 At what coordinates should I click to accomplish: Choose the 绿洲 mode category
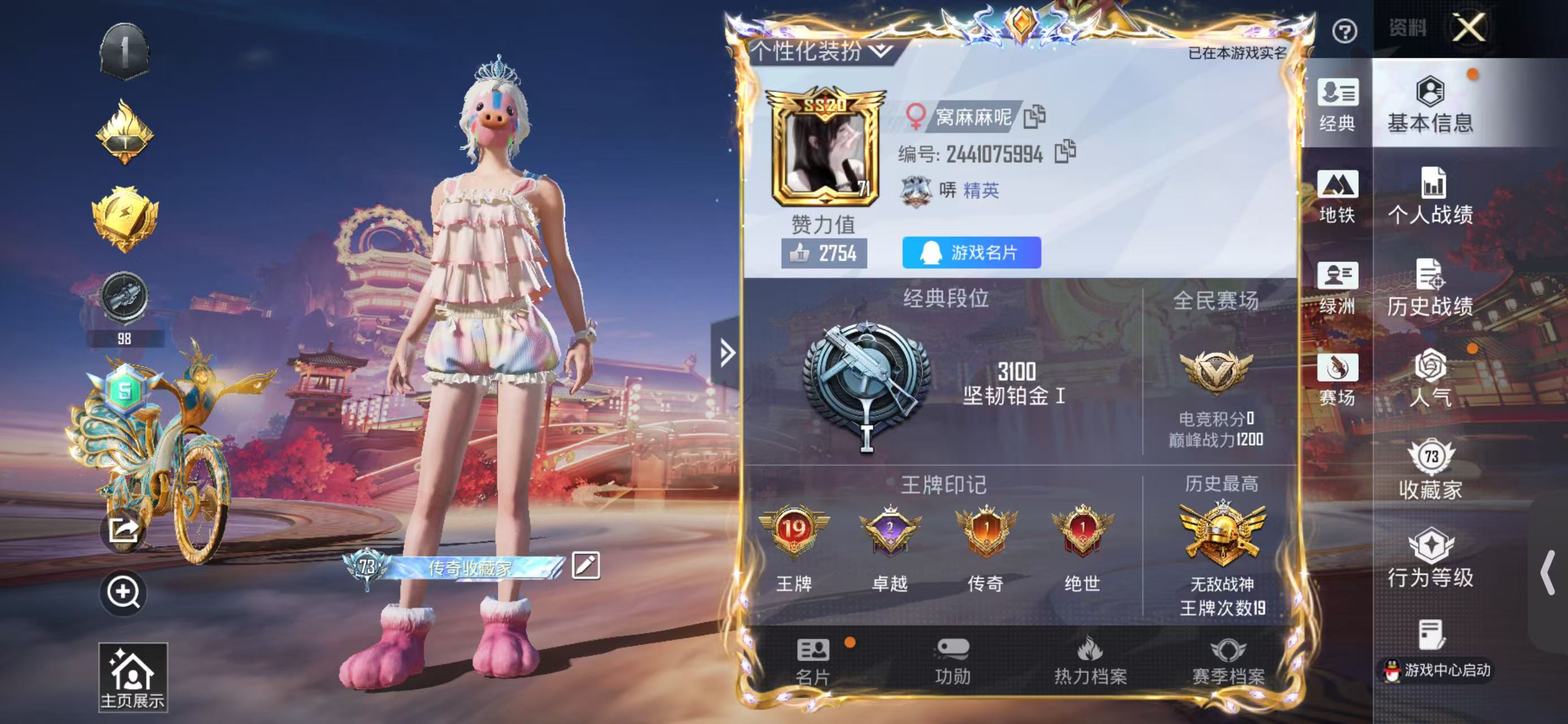[1337, 287]
